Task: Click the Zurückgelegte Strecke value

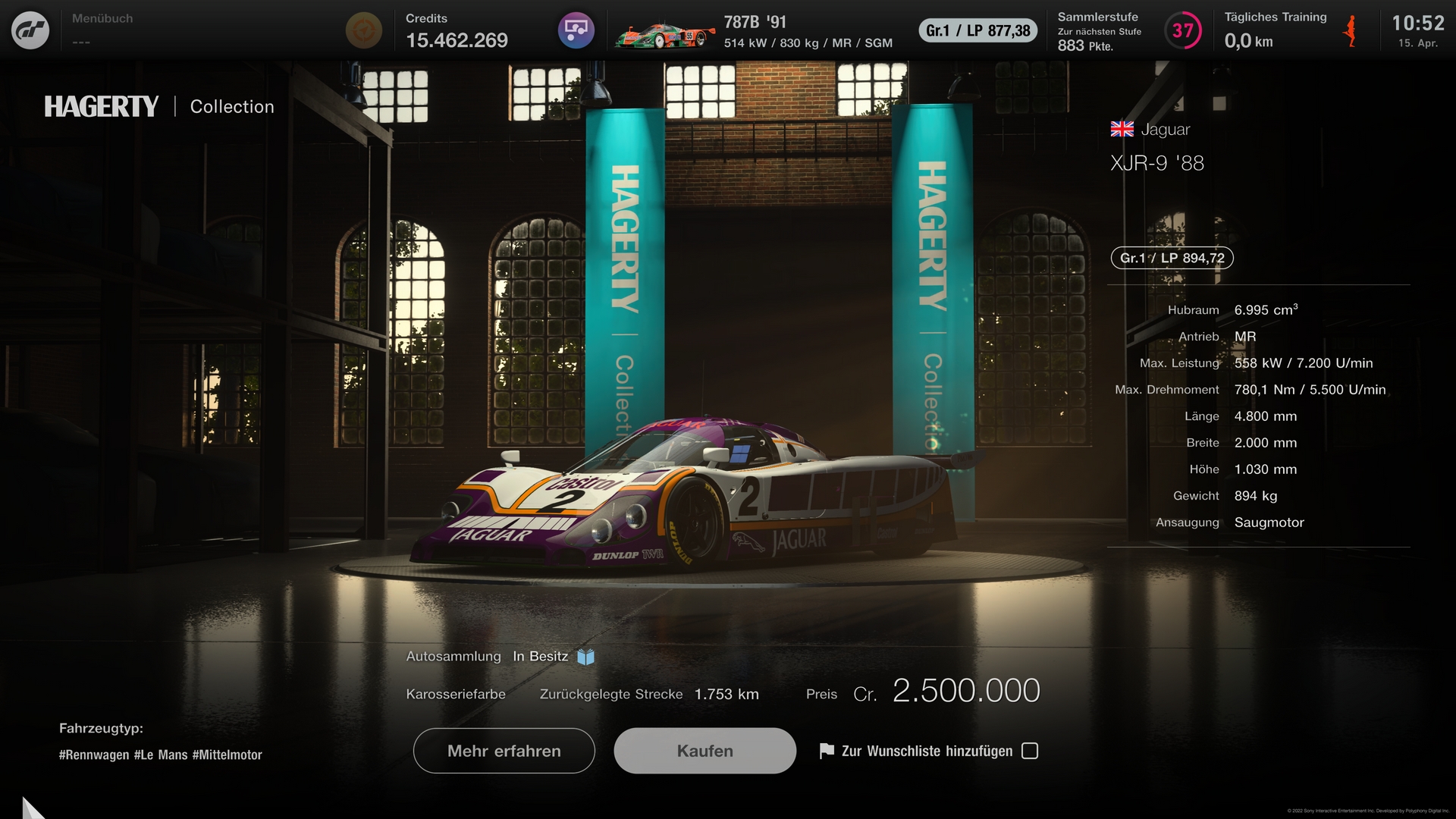Action: tap(725, 693)
